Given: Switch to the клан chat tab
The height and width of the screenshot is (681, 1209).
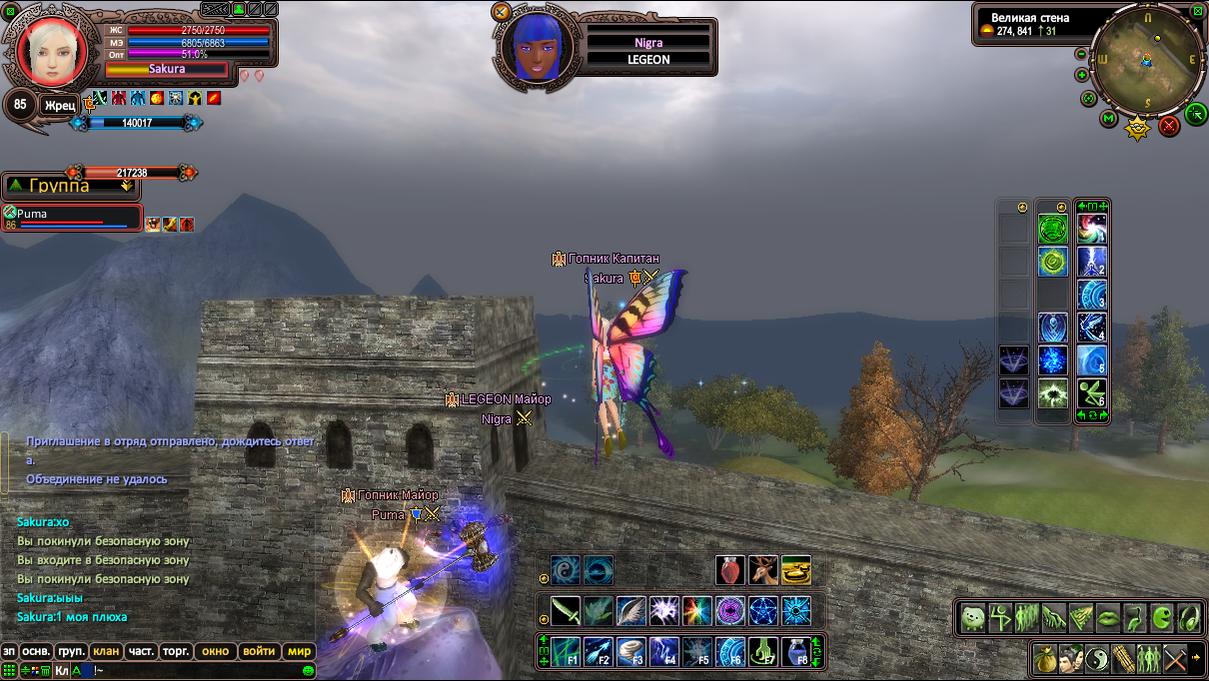Looking at the screenshot, I should 106,651.
